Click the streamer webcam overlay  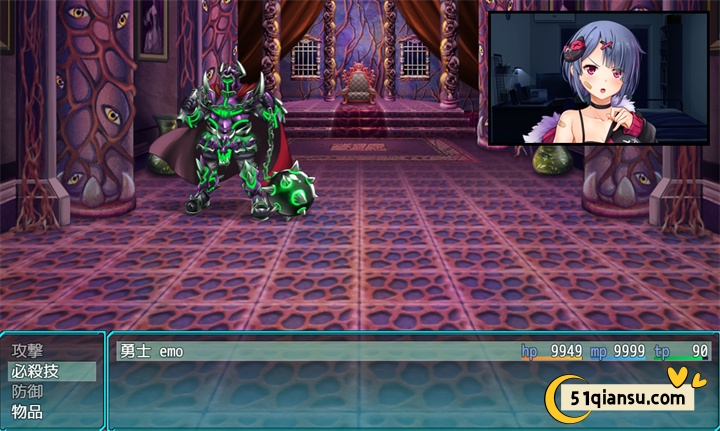pos(598,79)
